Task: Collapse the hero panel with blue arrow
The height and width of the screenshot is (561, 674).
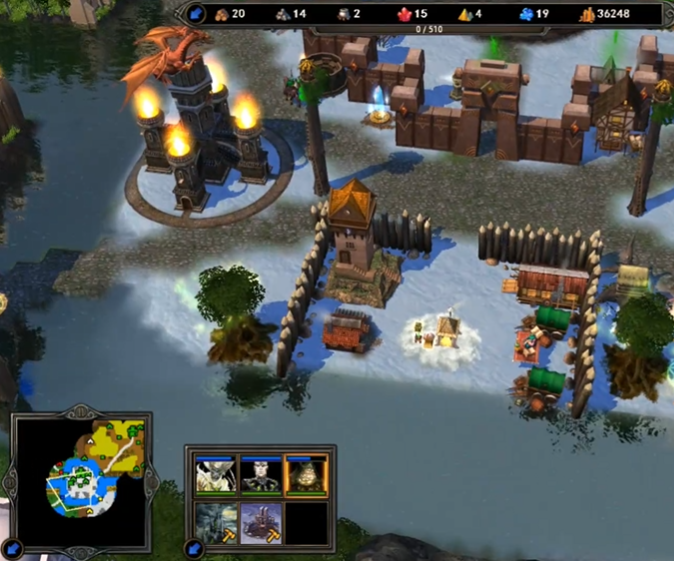Action: [195, 549]
